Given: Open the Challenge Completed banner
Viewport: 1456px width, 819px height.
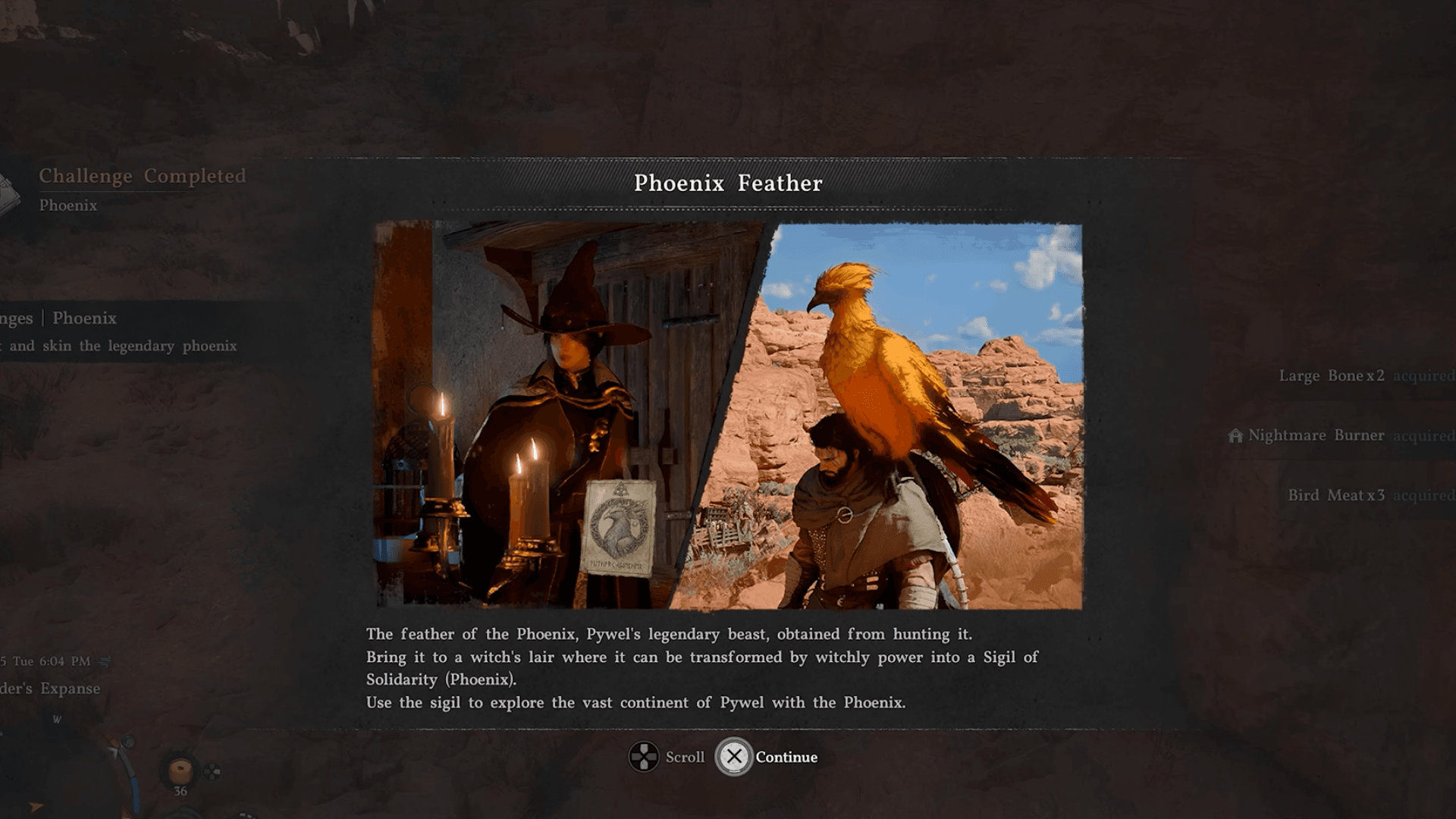Looking at the screenshot, I should tap(143, 176).
